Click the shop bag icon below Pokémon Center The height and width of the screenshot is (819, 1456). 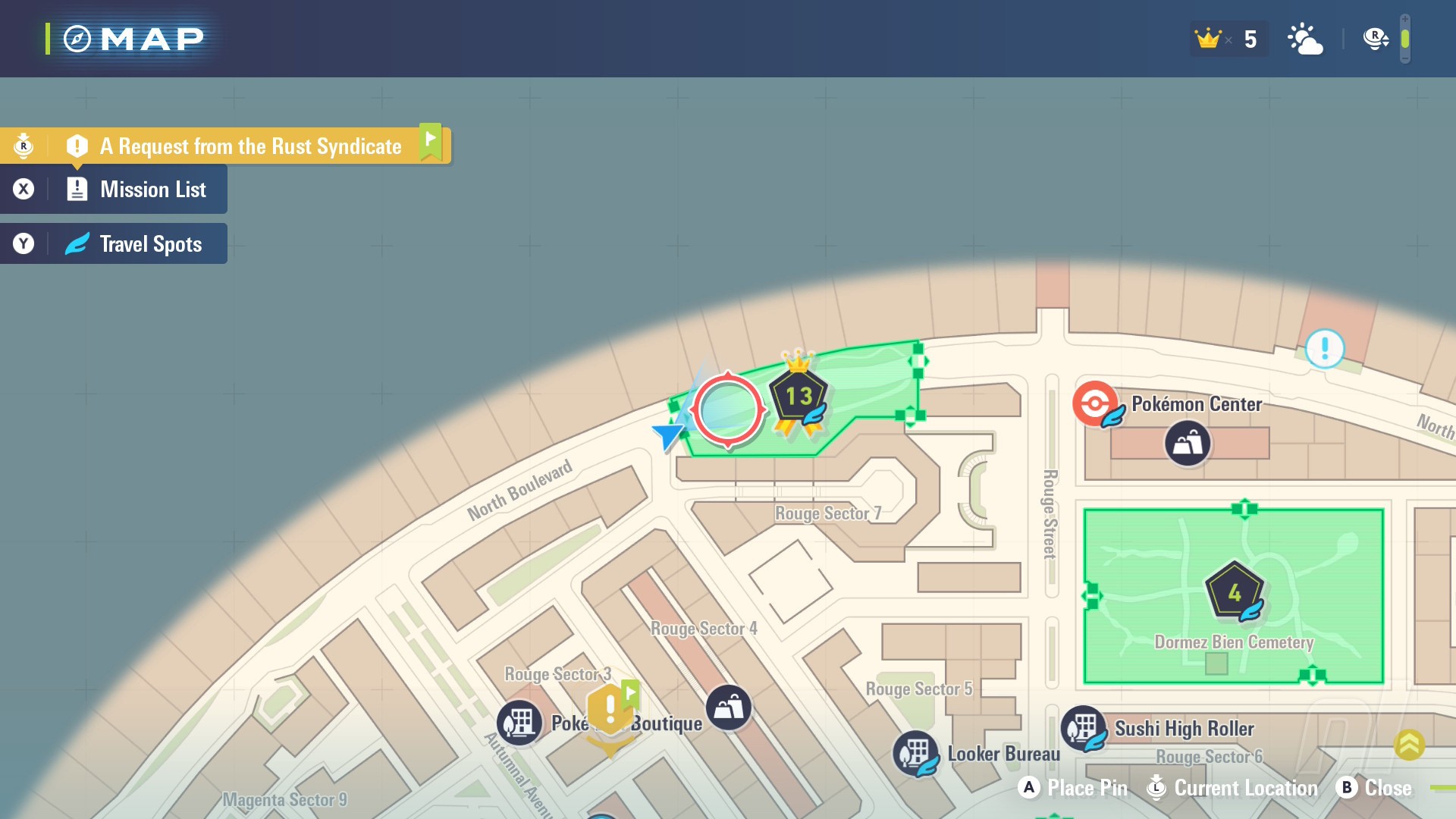coord(1188,443)
